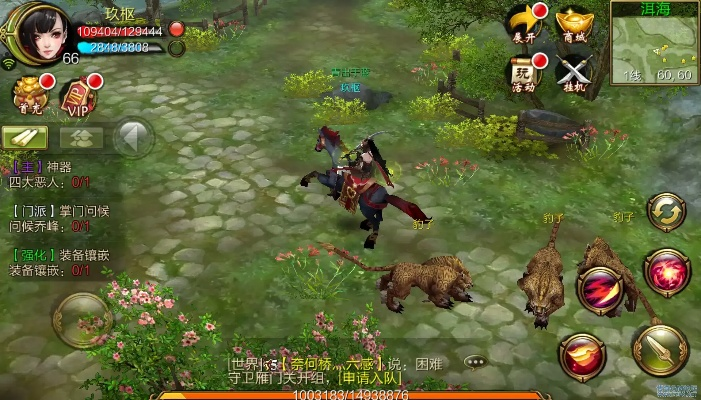The image size is (701, 400).
Task: Open the VIP privileges menu
Action: click(80, 96)
